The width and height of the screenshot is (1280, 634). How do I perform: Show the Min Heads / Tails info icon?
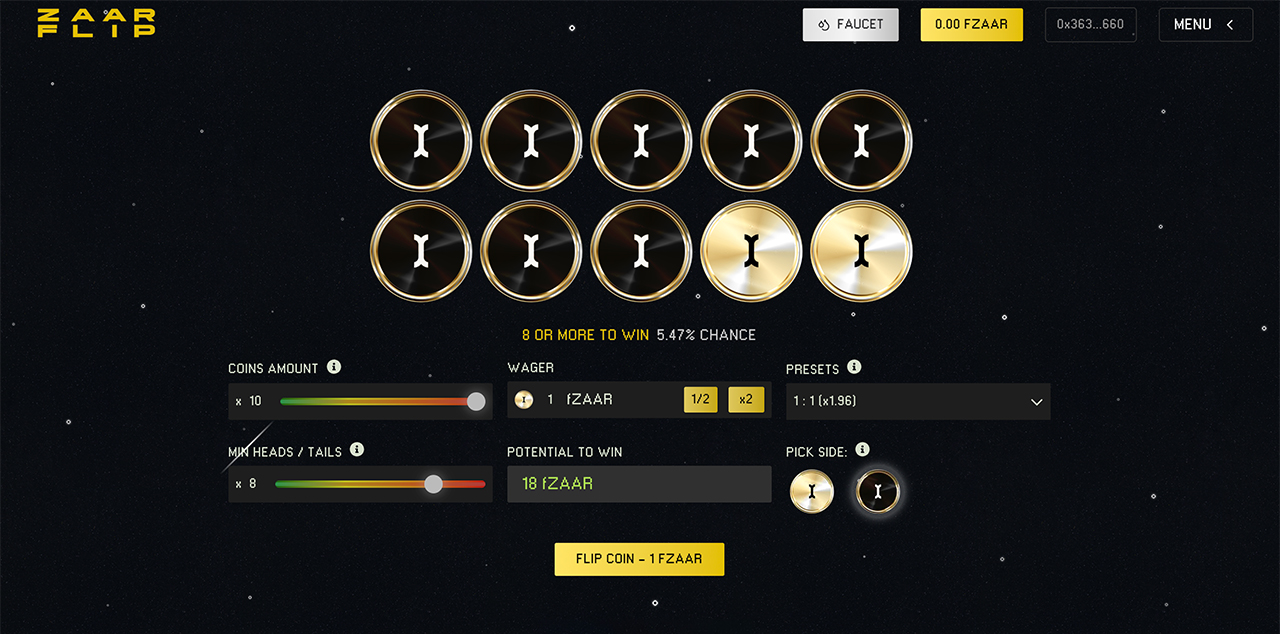pyautogui.click(x=357, y=450)
